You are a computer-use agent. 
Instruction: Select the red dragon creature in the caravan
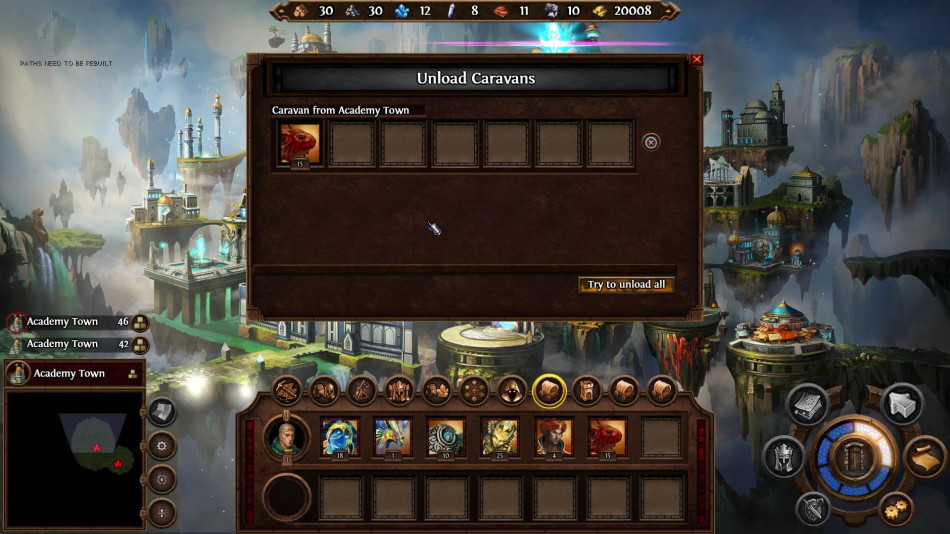pos(300,143)
